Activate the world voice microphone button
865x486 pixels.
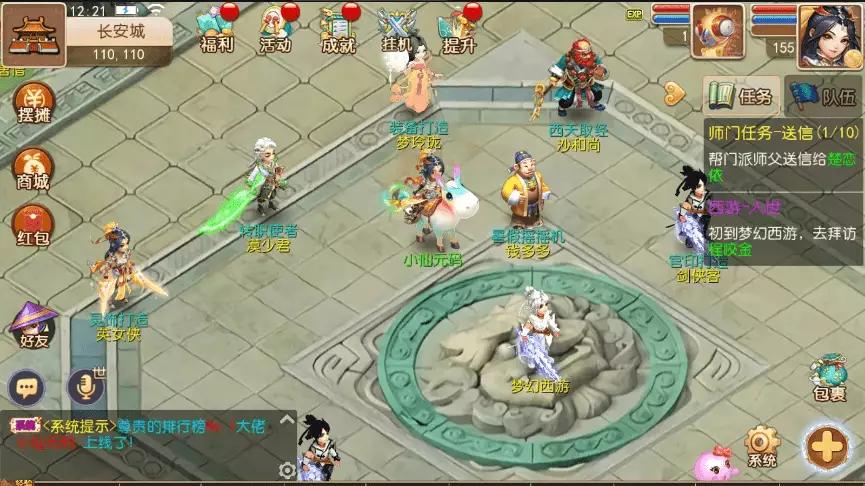[x=85, y=387]
